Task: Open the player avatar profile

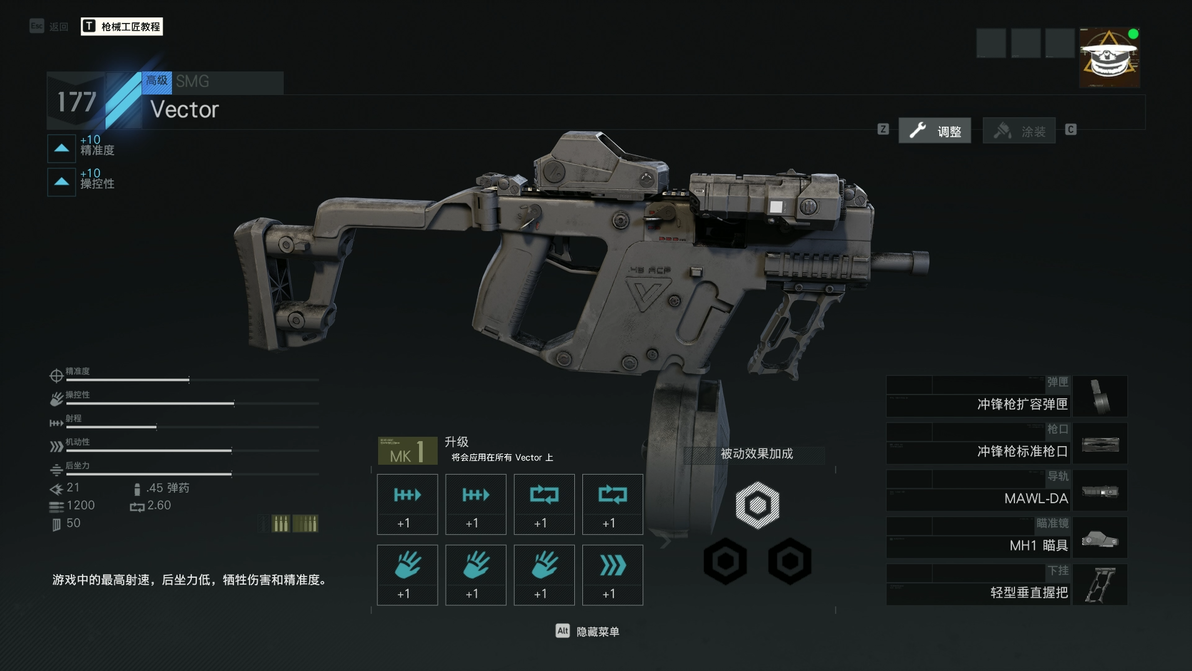Action: pyautogui.click(x=1109, y=58)
